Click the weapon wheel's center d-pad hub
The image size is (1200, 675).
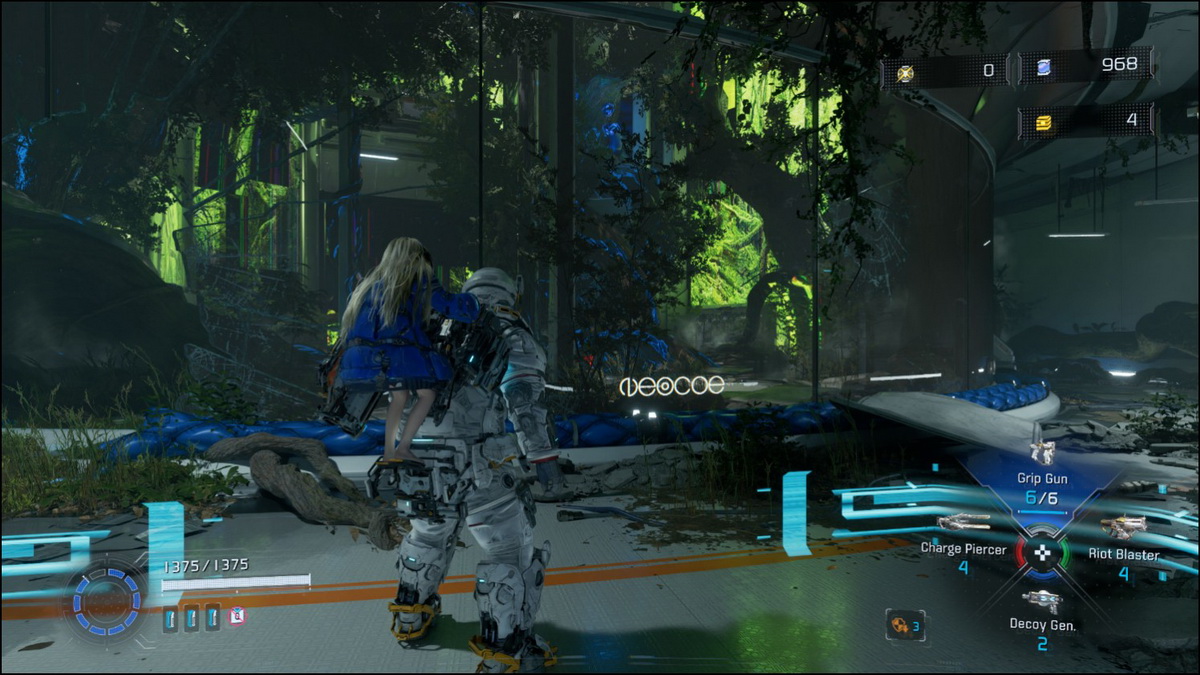click(x=1042, y=552)
